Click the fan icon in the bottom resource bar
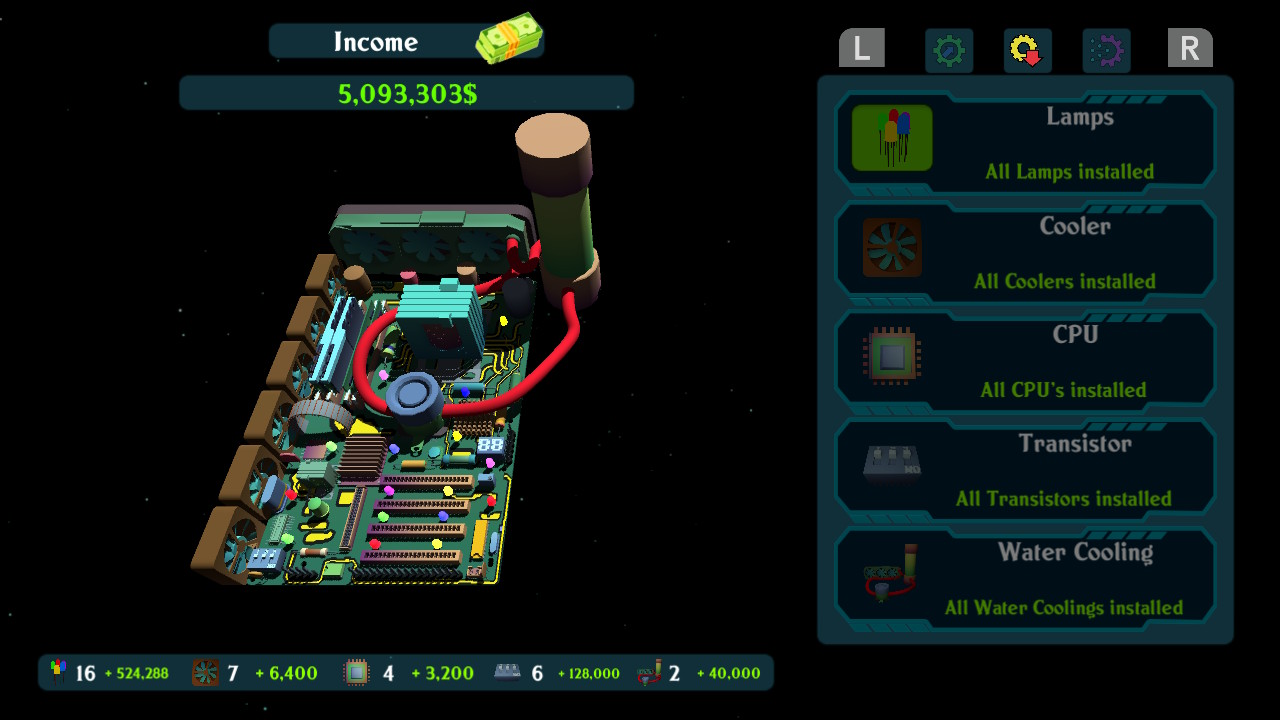The height and width of the screenshot is (720, 1280). [x=204, y=673]
